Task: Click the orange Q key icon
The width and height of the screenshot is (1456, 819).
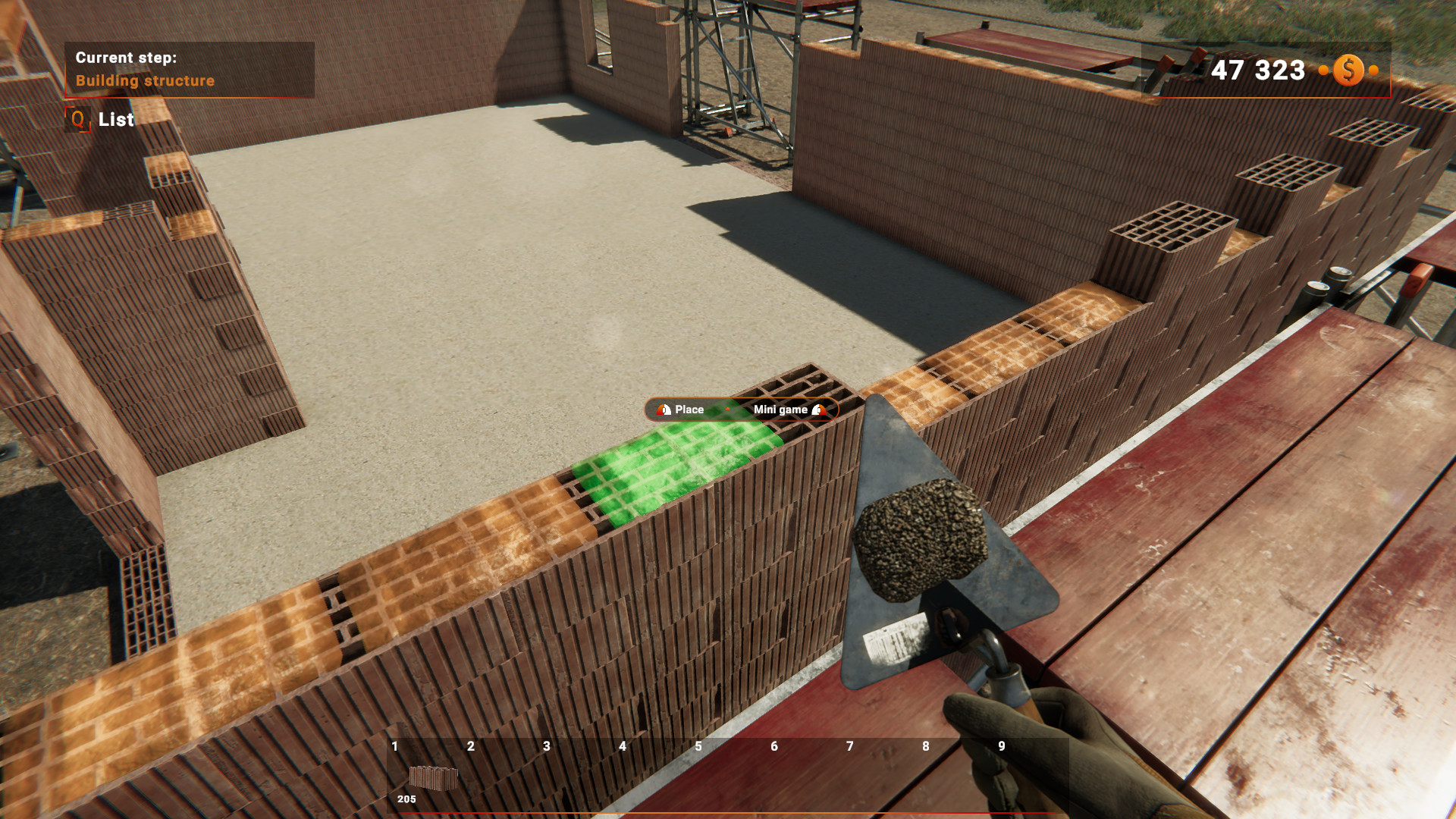Action: (77, 120)
